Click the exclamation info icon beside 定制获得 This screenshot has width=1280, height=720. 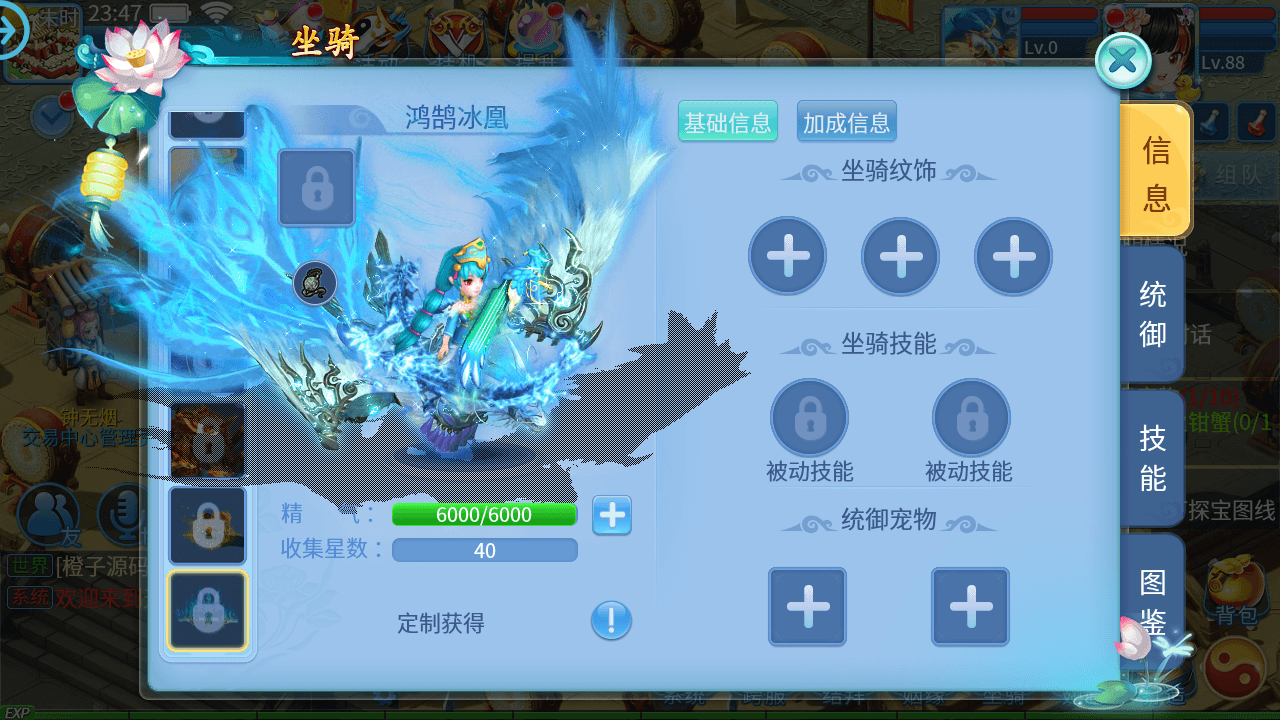[611, 622]
